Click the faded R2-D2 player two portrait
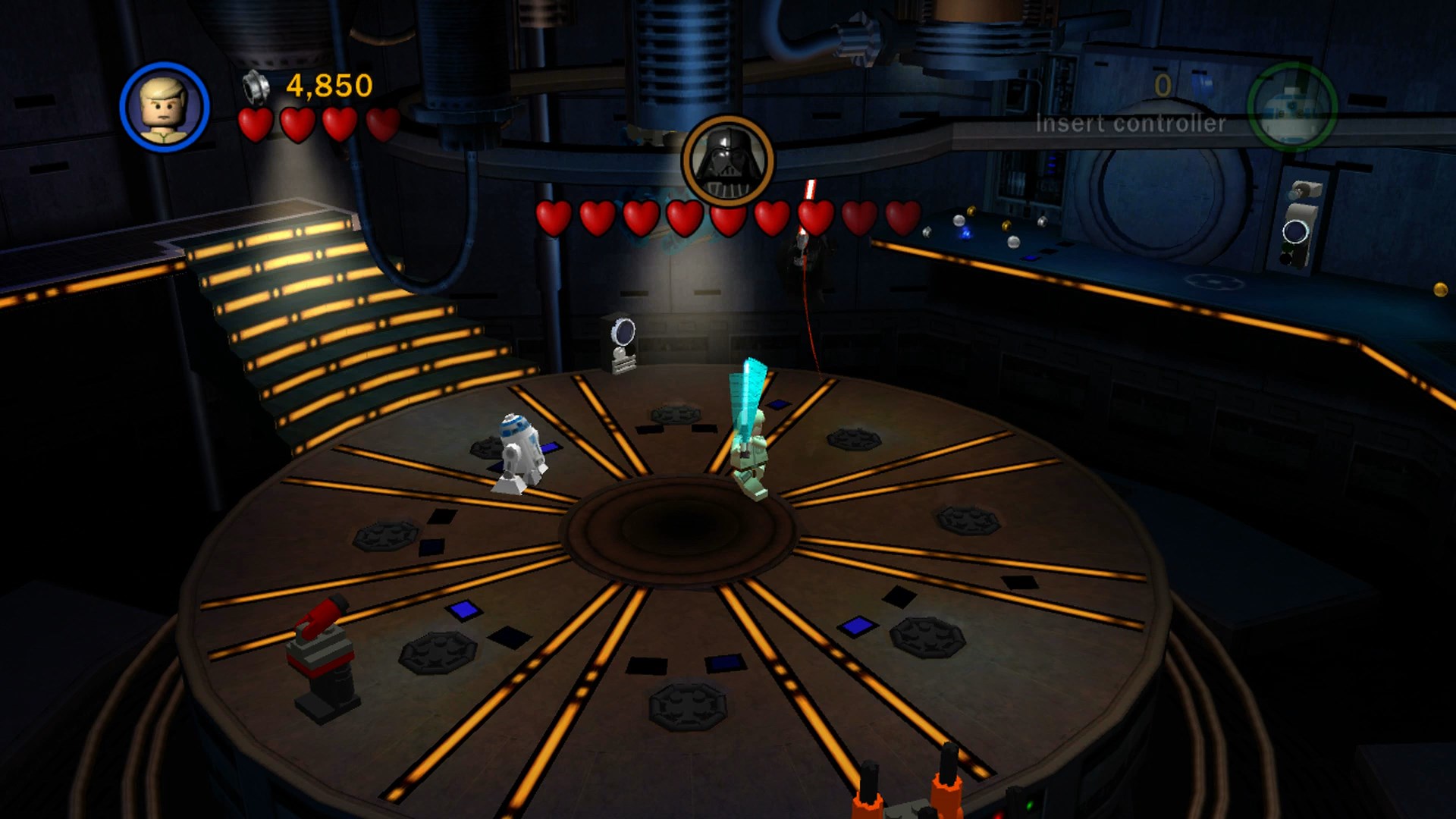The image size is (1456, 819). coord(1291,107)
